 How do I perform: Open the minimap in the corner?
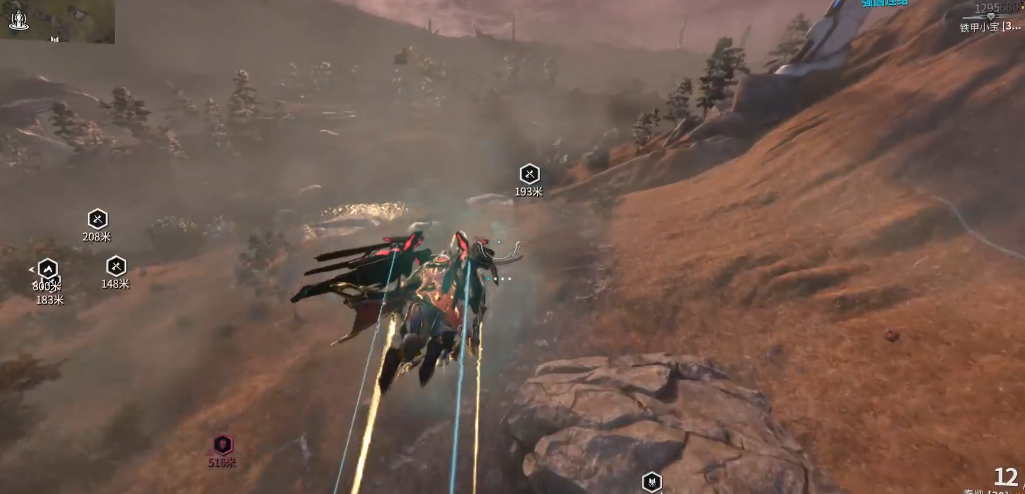[58, 21]
